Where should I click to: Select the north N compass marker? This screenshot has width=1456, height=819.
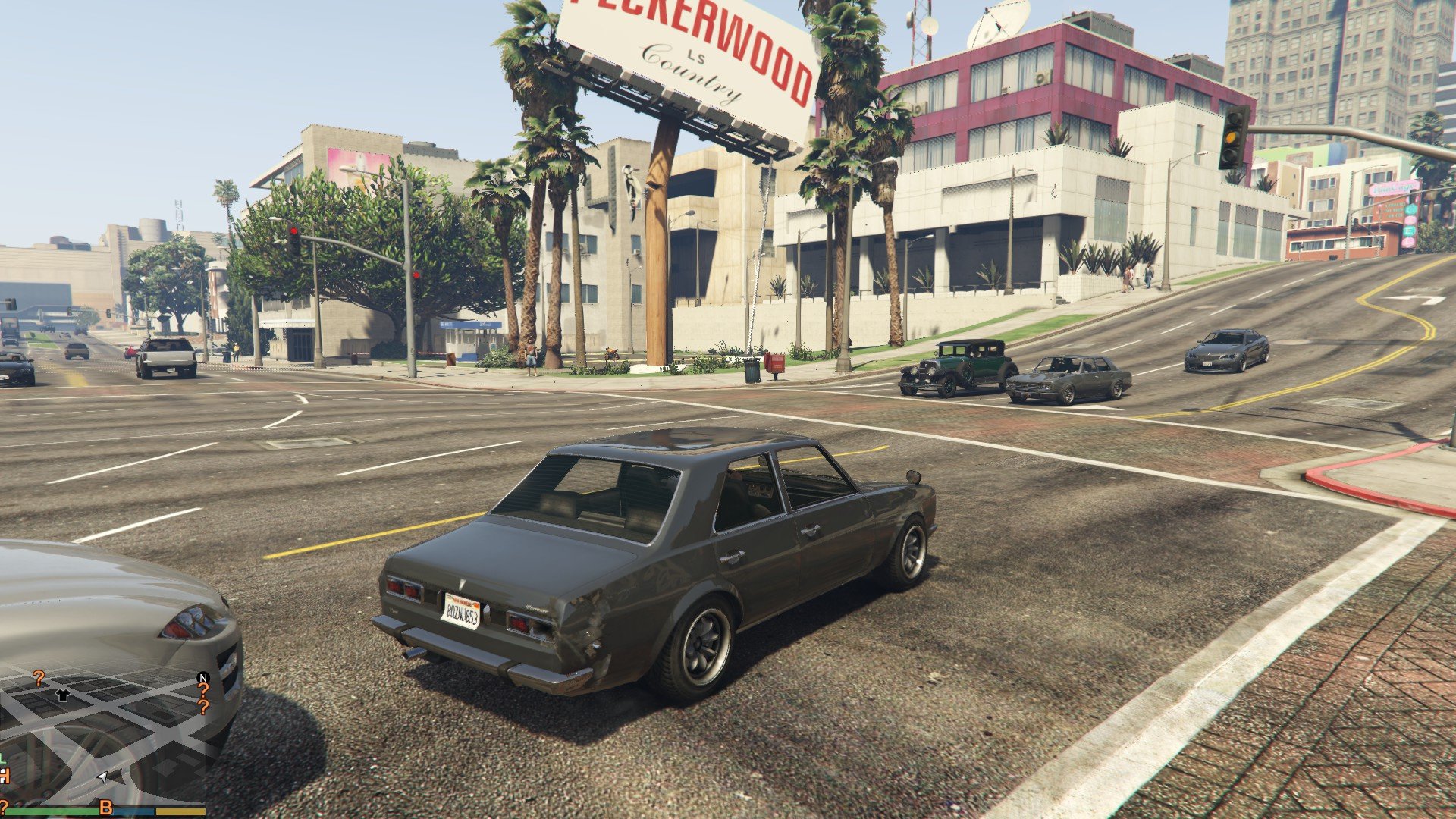pos(202,677)
